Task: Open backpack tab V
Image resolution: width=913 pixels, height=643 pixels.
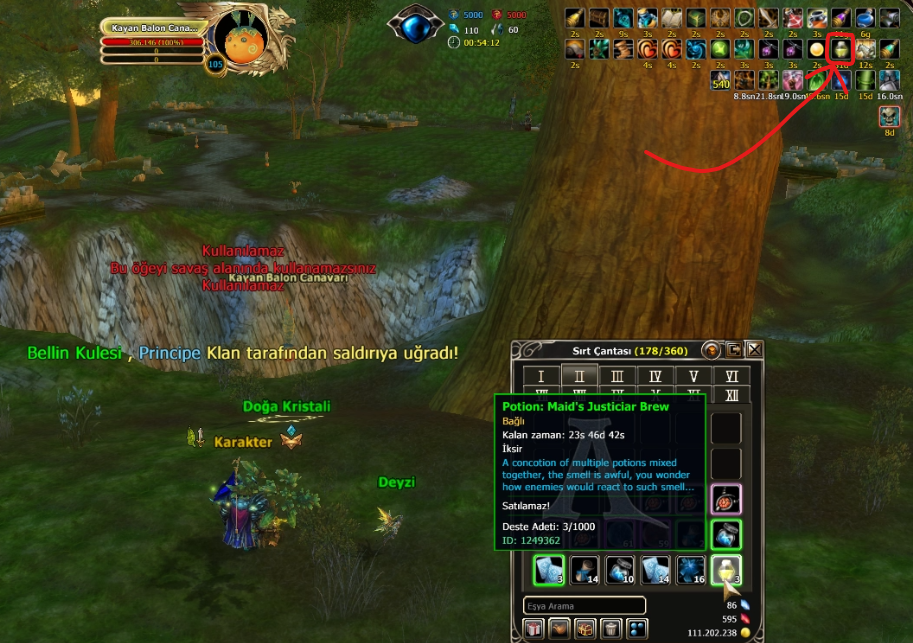Action: tap(693, 377)
